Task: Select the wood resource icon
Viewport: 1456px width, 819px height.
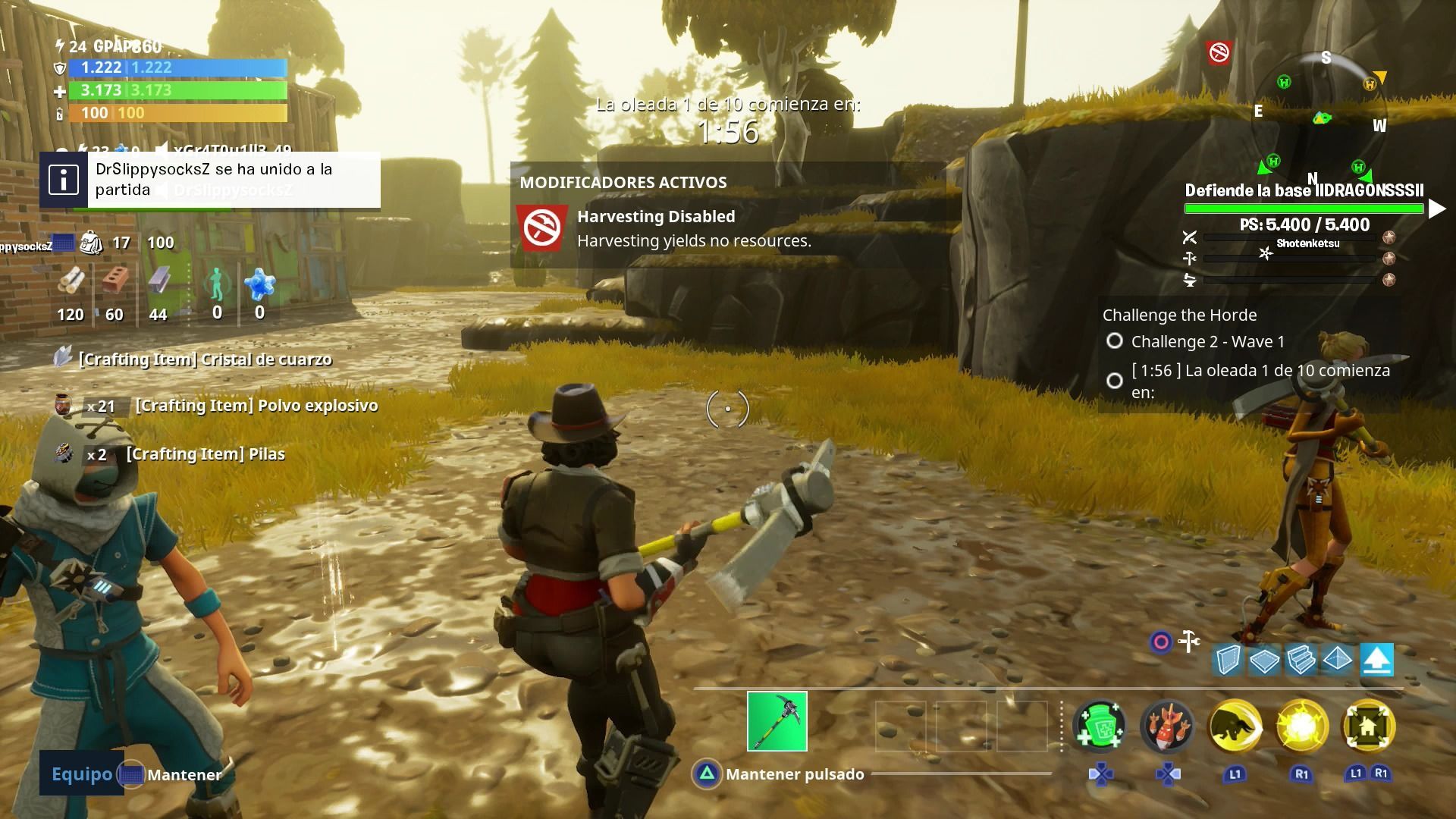Action: [72, 281]
